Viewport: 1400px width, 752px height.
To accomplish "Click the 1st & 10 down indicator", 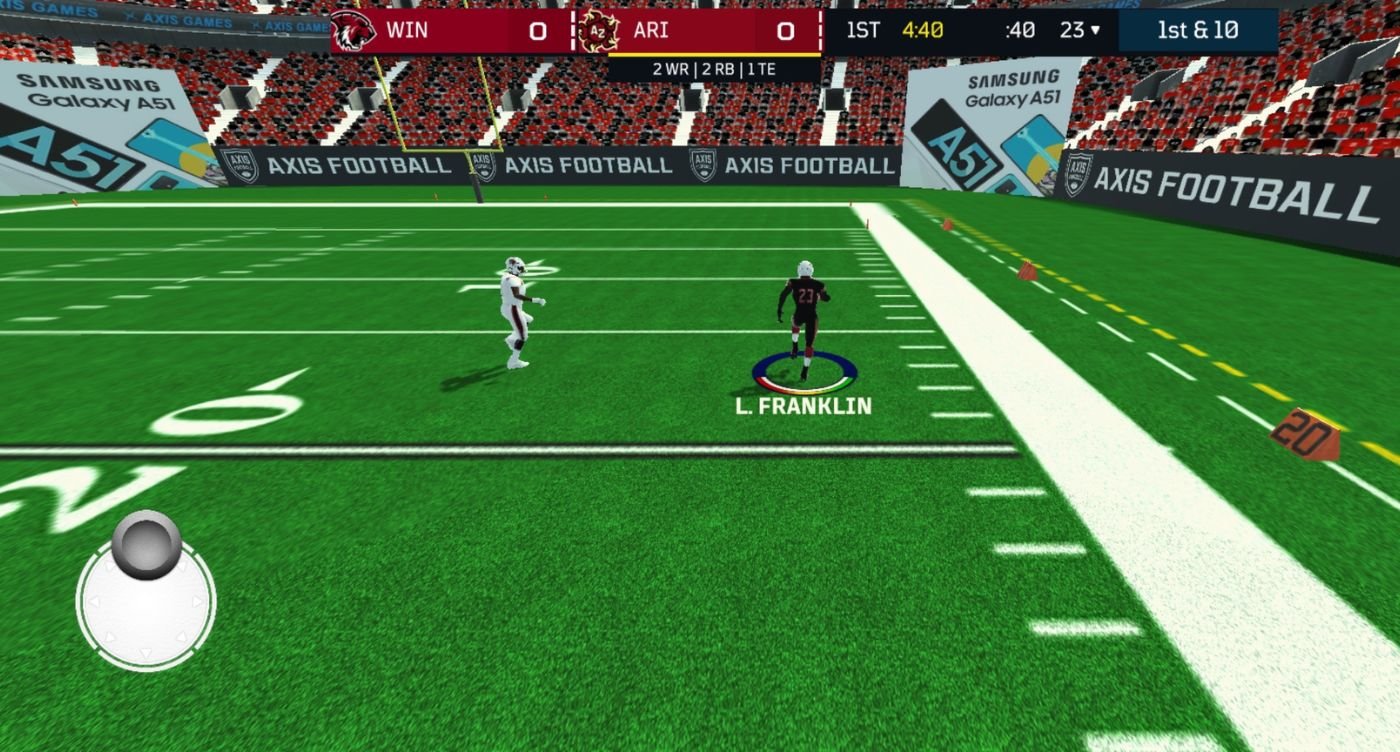I will coord(1197,30).
